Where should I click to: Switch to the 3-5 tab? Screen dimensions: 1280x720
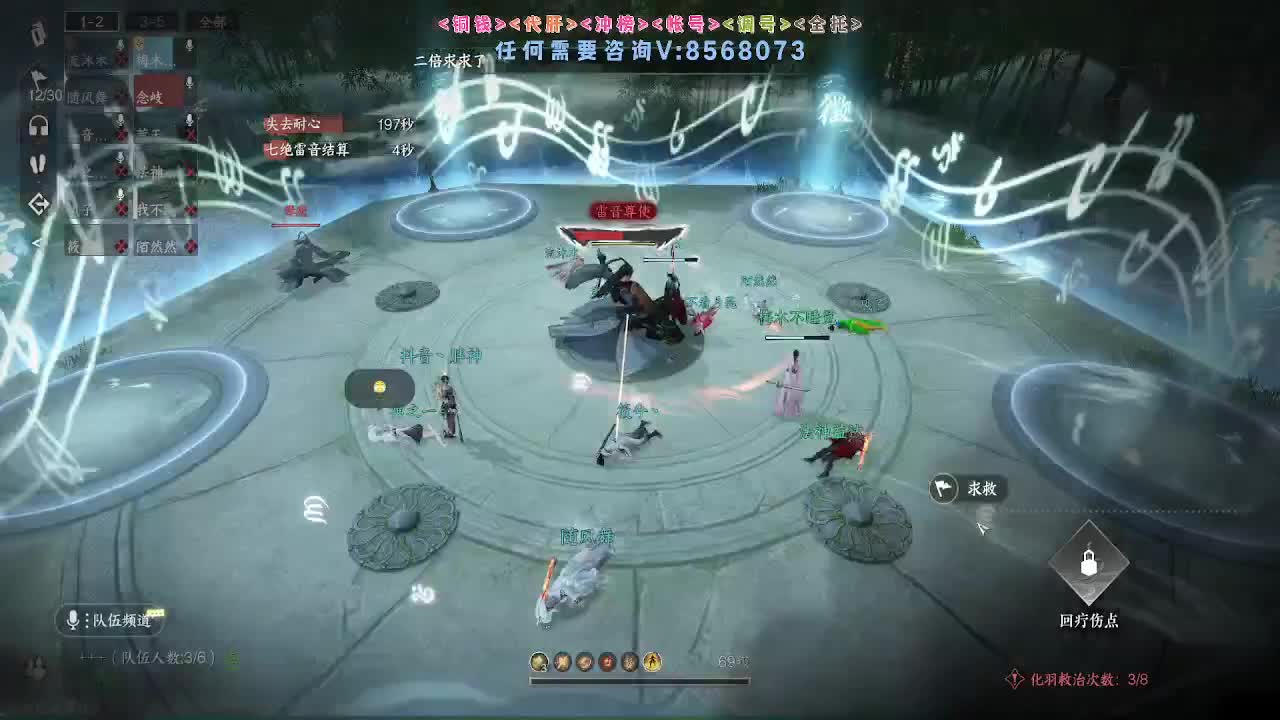(155, 22)
